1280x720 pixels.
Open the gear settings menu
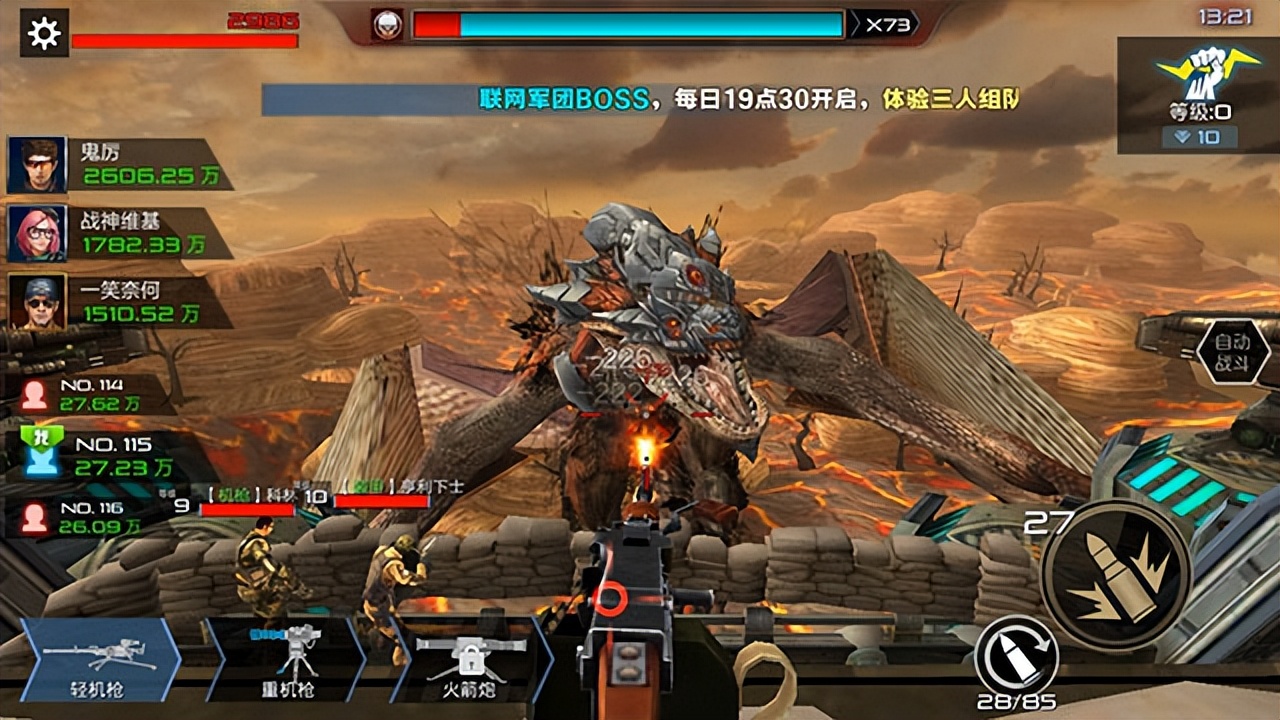(44, 33)
